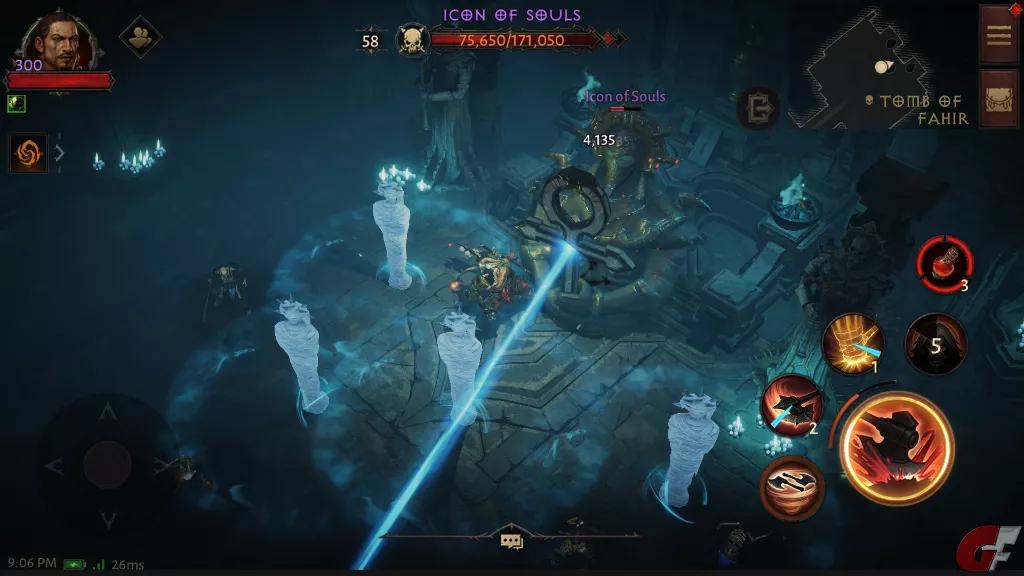
Task: Expand the panel with the arrow chevron
Action: pos(60,153)
